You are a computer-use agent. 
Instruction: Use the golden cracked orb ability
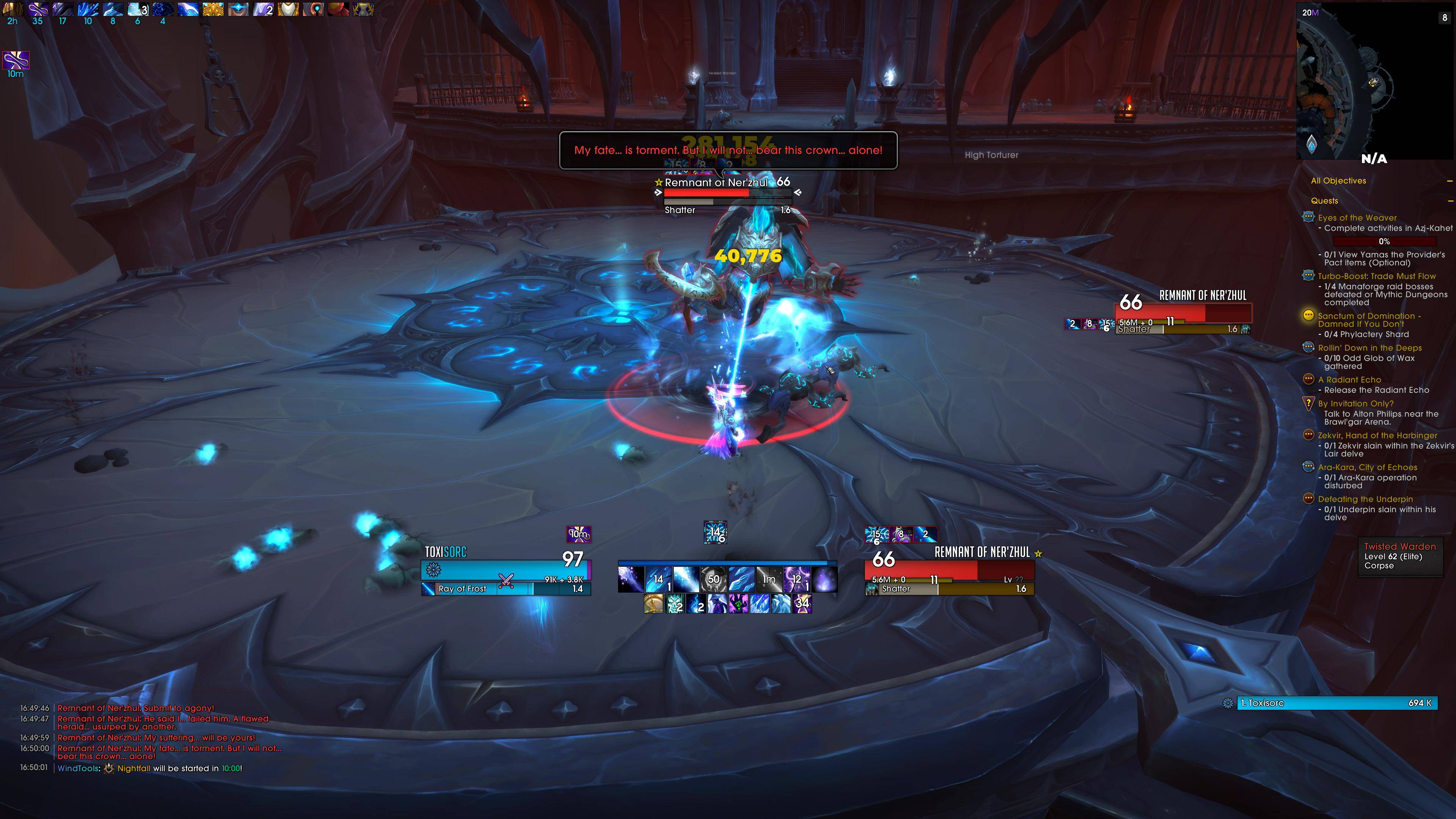tap(653, 604)
